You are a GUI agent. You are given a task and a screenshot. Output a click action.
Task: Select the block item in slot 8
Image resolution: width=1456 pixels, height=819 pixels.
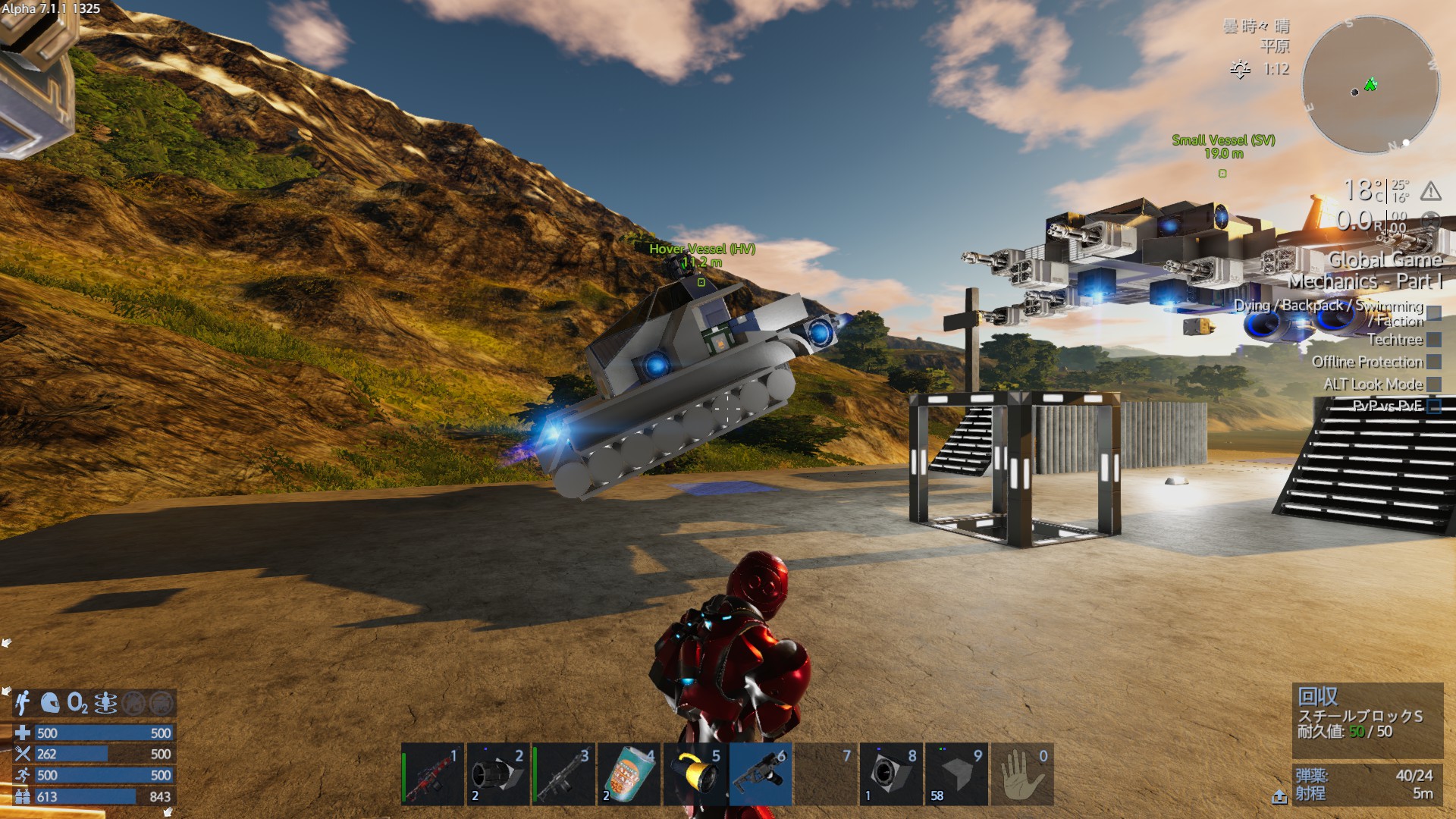pyautogui.click(x=891, y=774)
